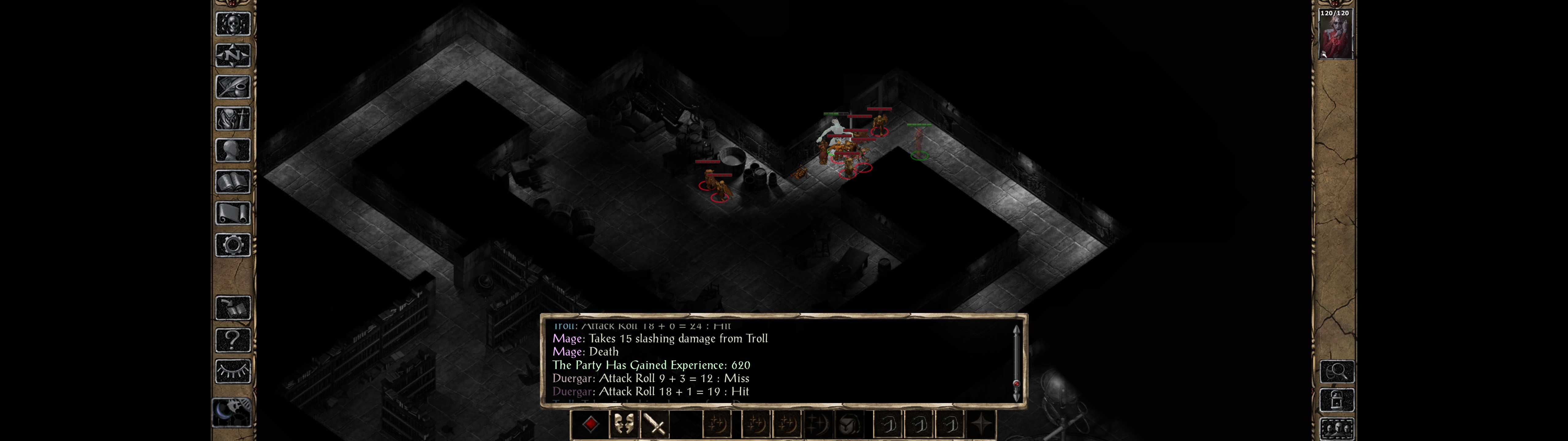1568x441 pixels.
Task: Click the dialog log scrollbar
Action: point(1016,363)
